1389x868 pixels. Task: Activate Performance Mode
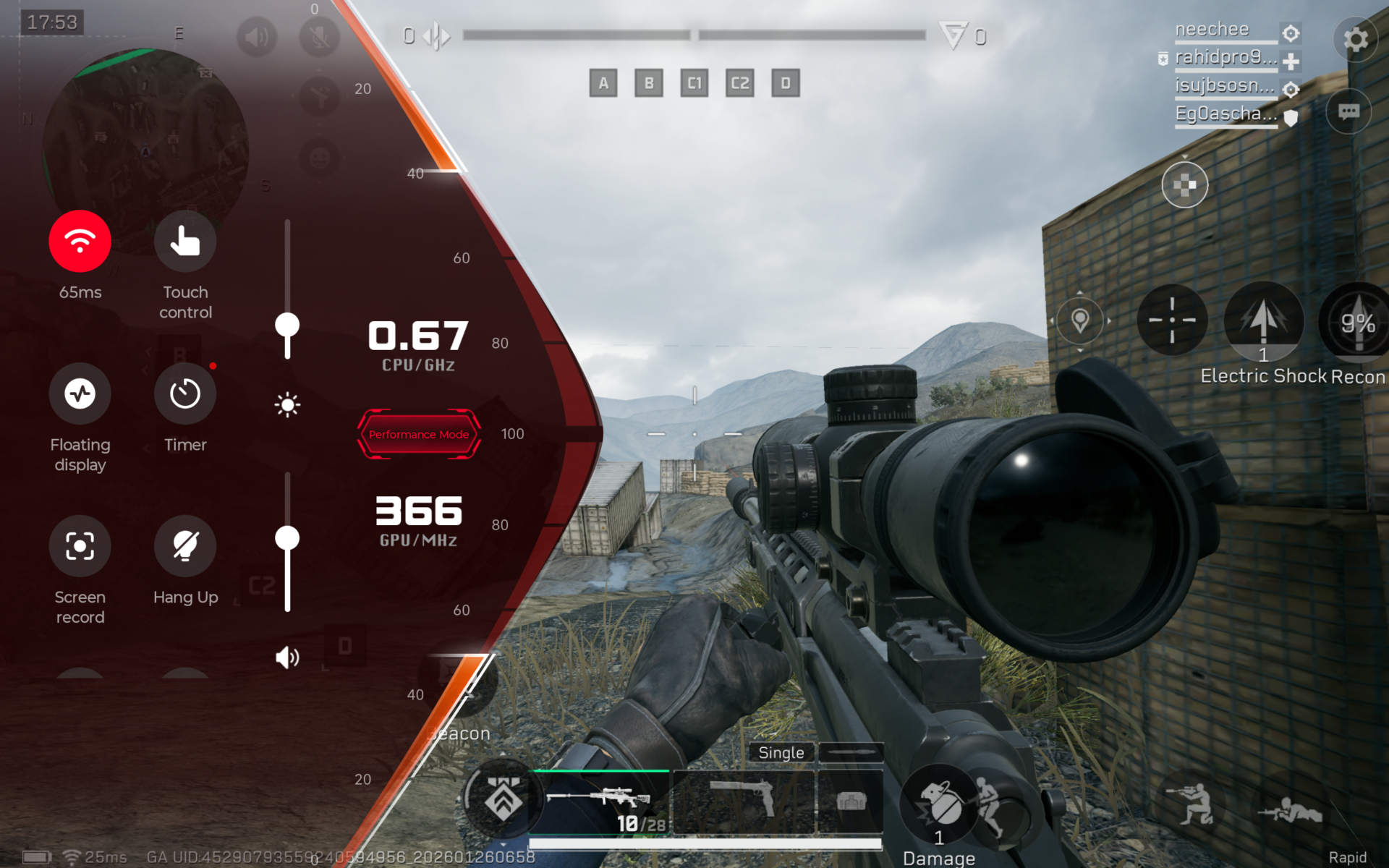click(x=419, y=434)
